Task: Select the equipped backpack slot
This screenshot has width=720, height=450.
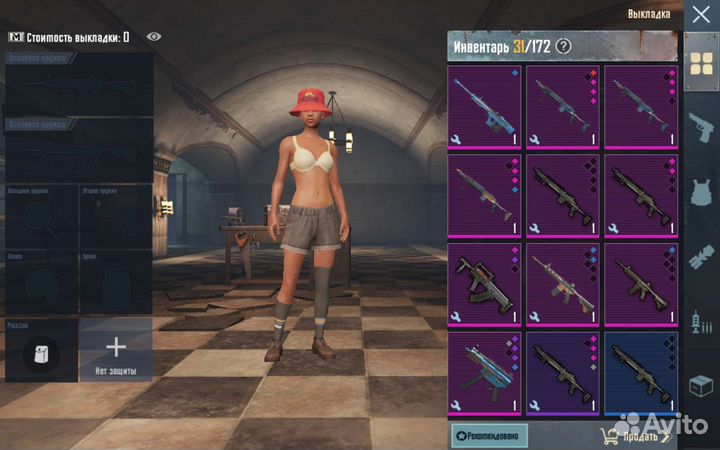Action: click(x=41, y=352)
